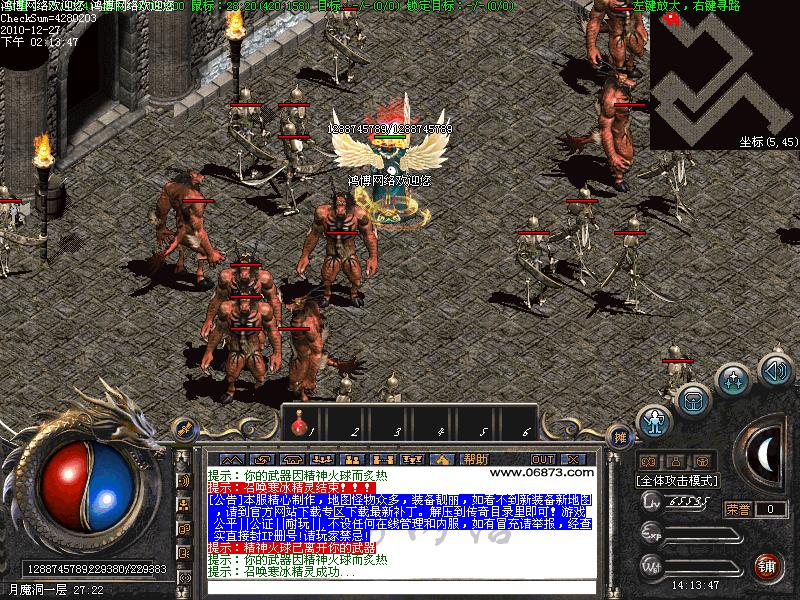Toggle sound with the speaker button
Image resolution: width=800 pixels, height=600 pixels.
[x=775, y=370]
